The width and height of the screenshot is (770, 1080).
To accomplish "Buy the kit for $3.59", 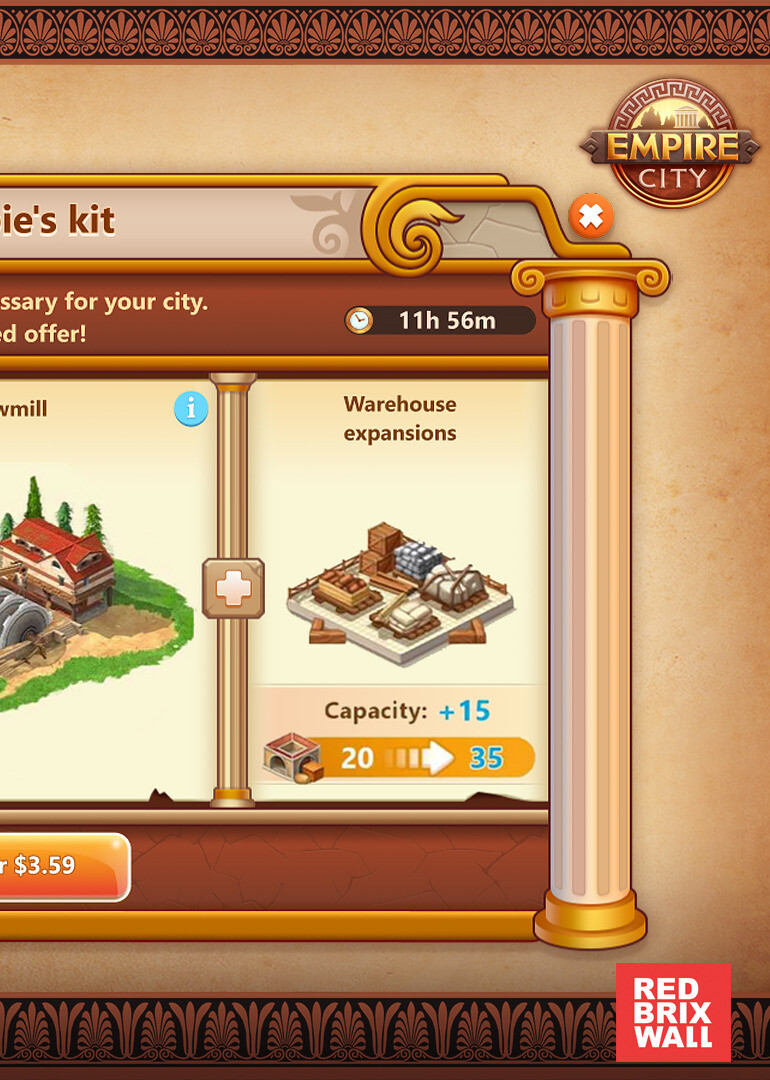I will 58,866.
